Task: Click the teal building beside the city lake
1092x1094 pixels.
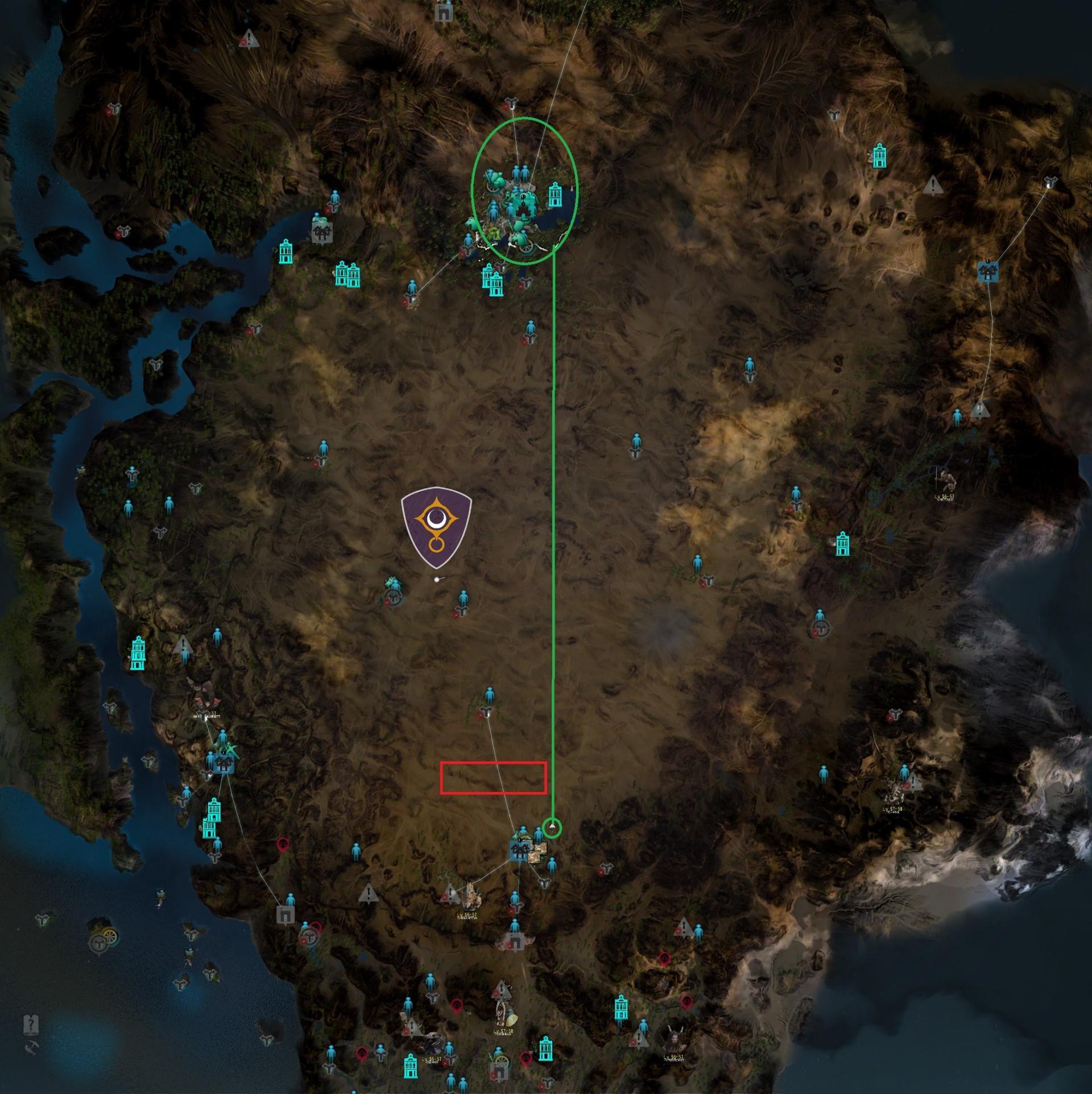Action: pos(555,195)
